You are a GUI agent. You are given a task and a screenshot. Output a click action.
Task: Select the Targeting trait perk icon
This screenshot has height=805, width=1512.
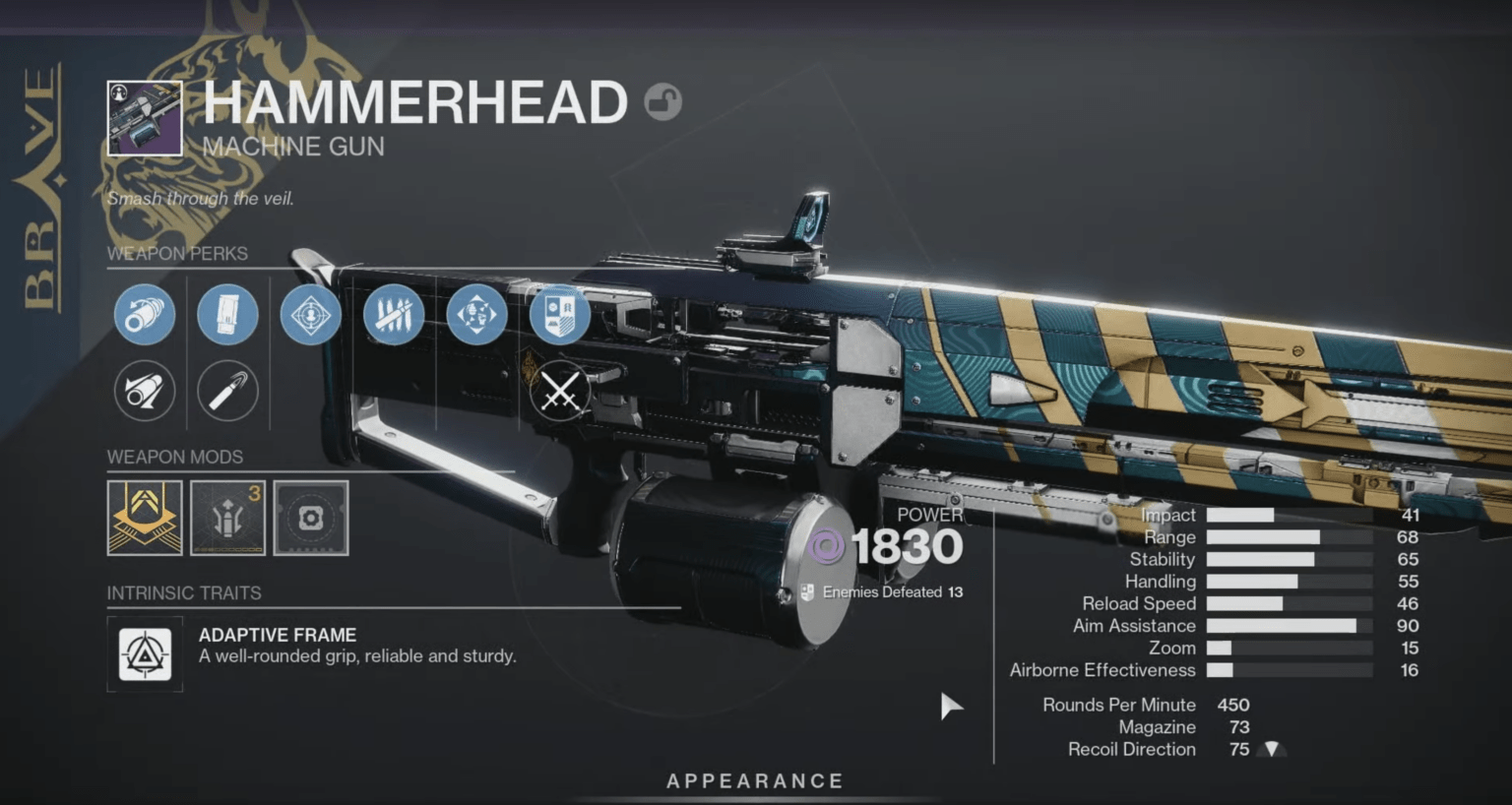click(311, 315)
